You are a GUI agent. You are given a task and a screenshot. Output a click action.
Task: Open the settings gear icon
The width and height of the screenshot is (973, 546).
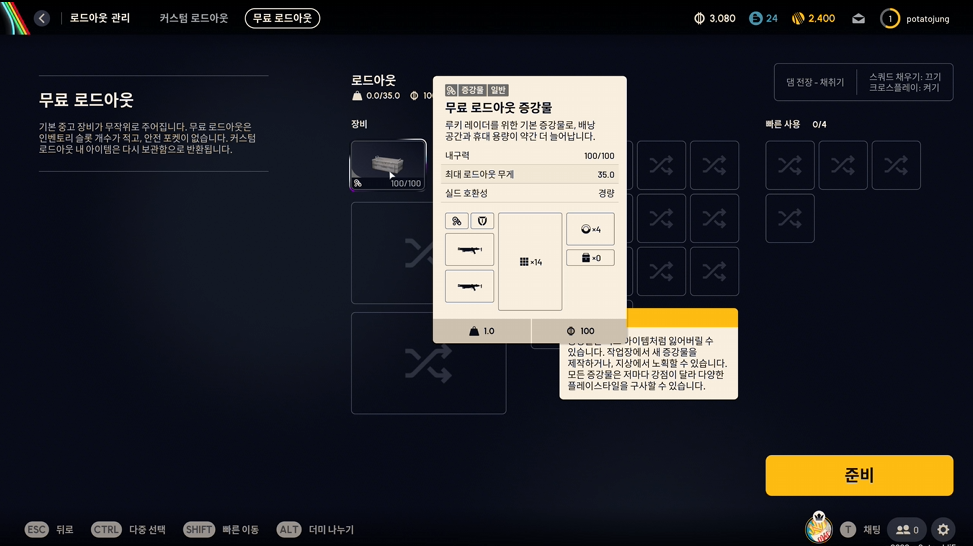point(943,530)
